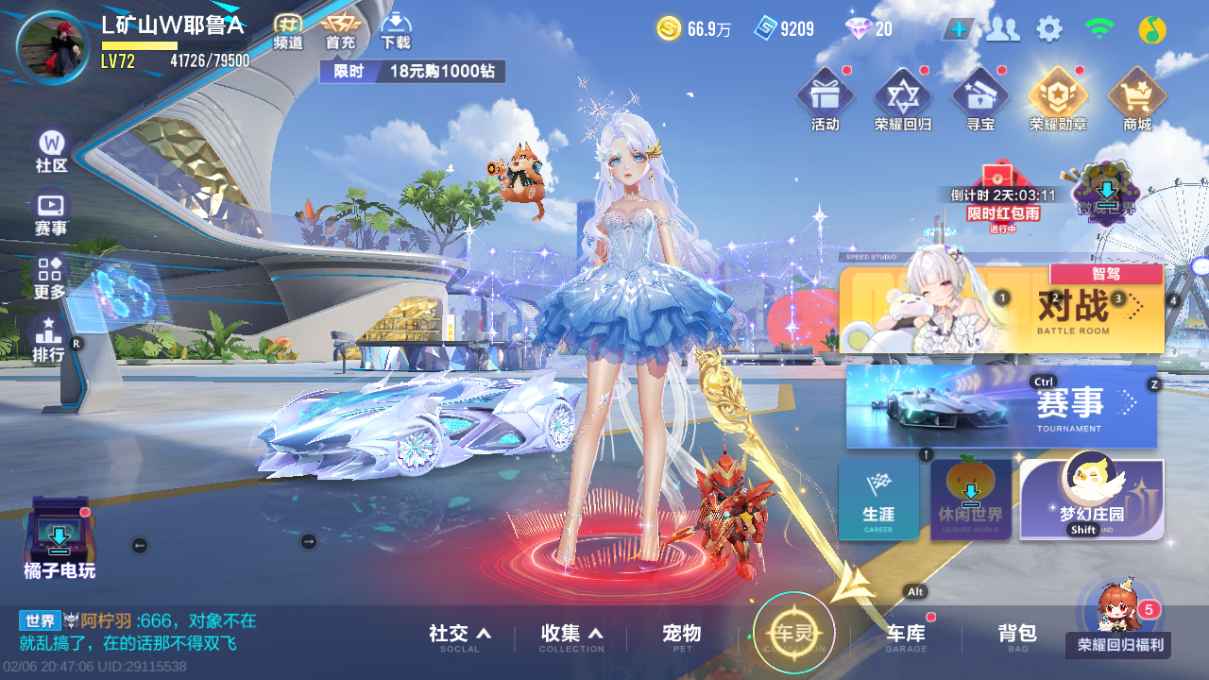Open the 休闲世界 leisure world tile
This screenshot has width=1209, height=680.
pyautogui.click(x=969, y=500)
